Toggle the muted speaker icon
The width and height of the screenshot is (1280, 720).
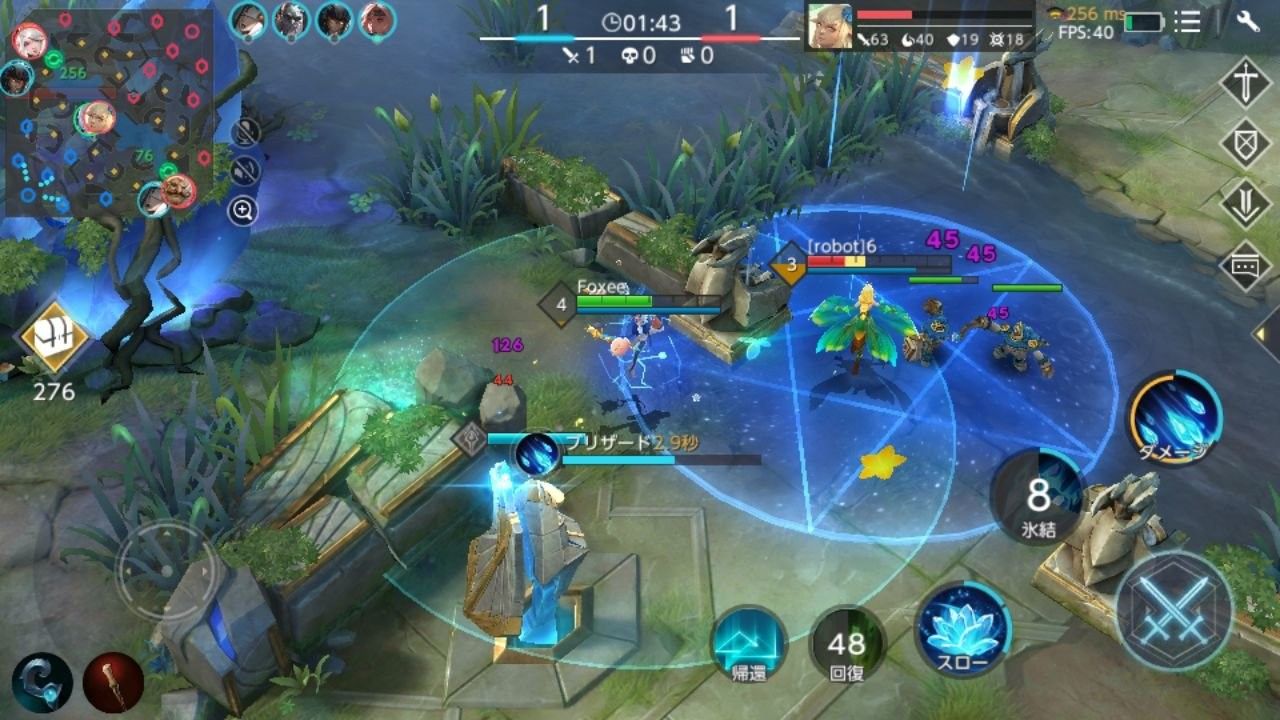(245, 171)
